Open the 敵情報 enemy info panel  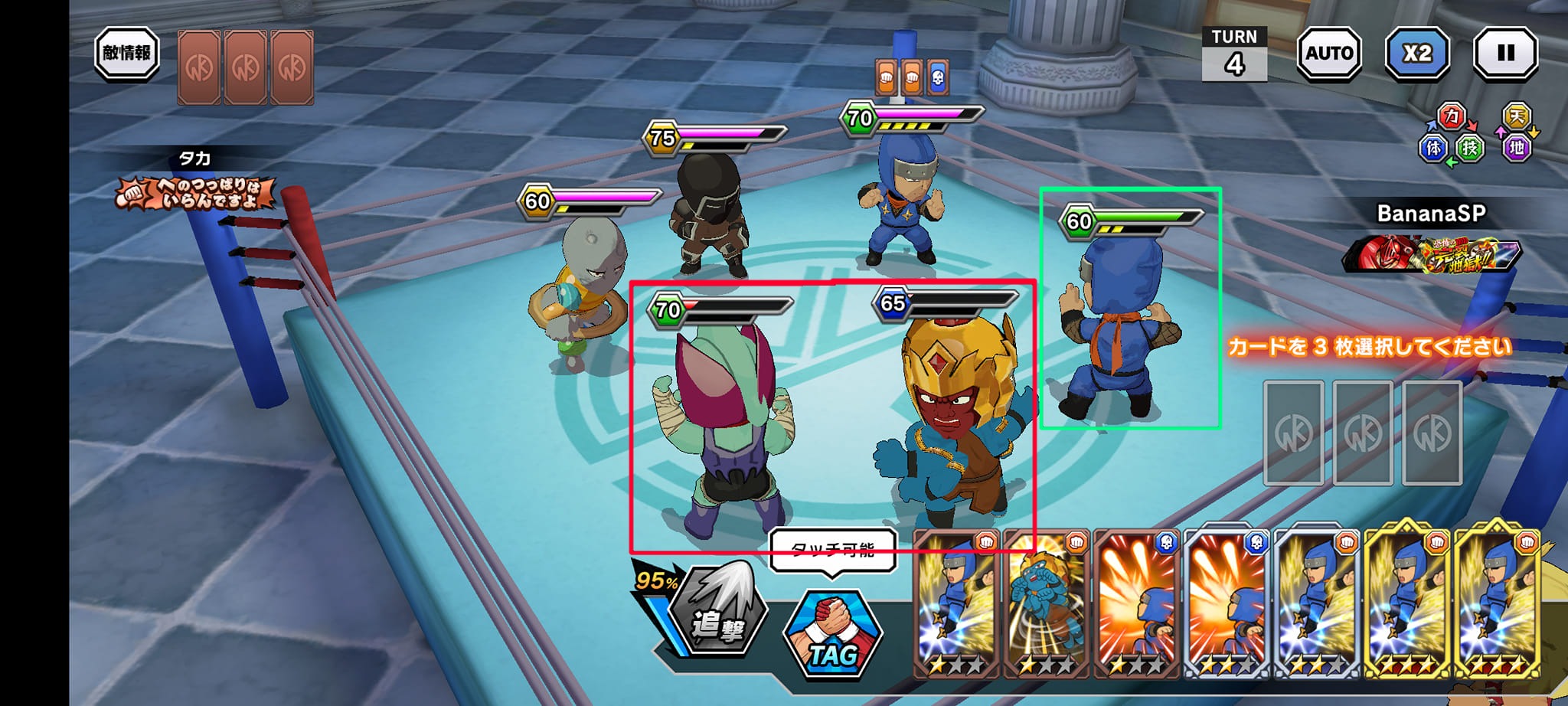click(126, 54)
